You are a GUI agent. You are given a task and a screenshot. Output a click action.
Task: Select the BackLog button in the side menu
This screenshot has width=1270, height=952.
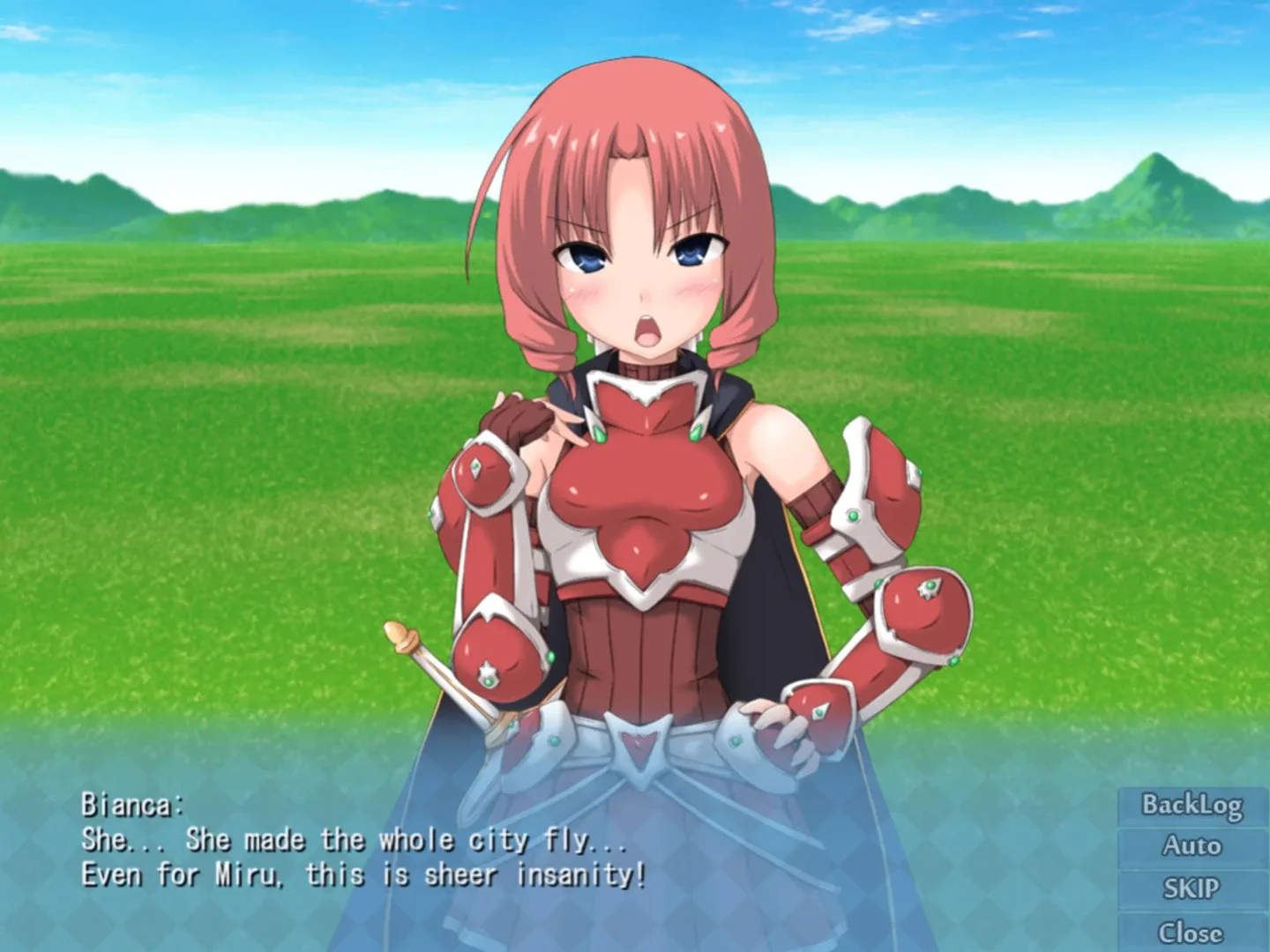pyautogui.click(x=1192, y=805)
